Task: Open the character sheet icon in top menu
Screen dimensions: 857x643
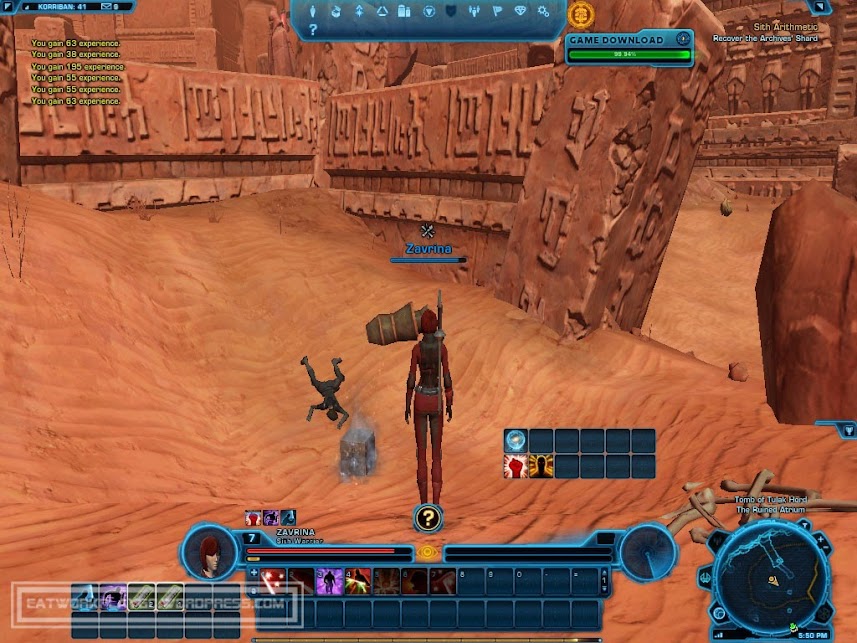Action: (x=313, y=12)
